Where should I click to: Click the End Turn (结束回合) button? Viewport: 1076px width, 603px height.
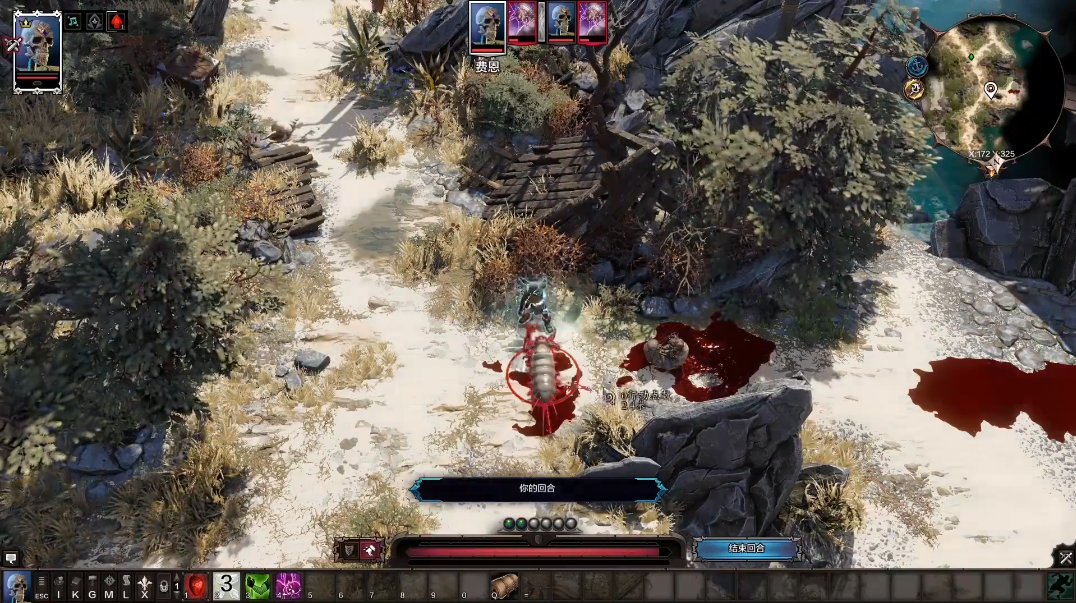pyautogui.click(x=746, y=548)
